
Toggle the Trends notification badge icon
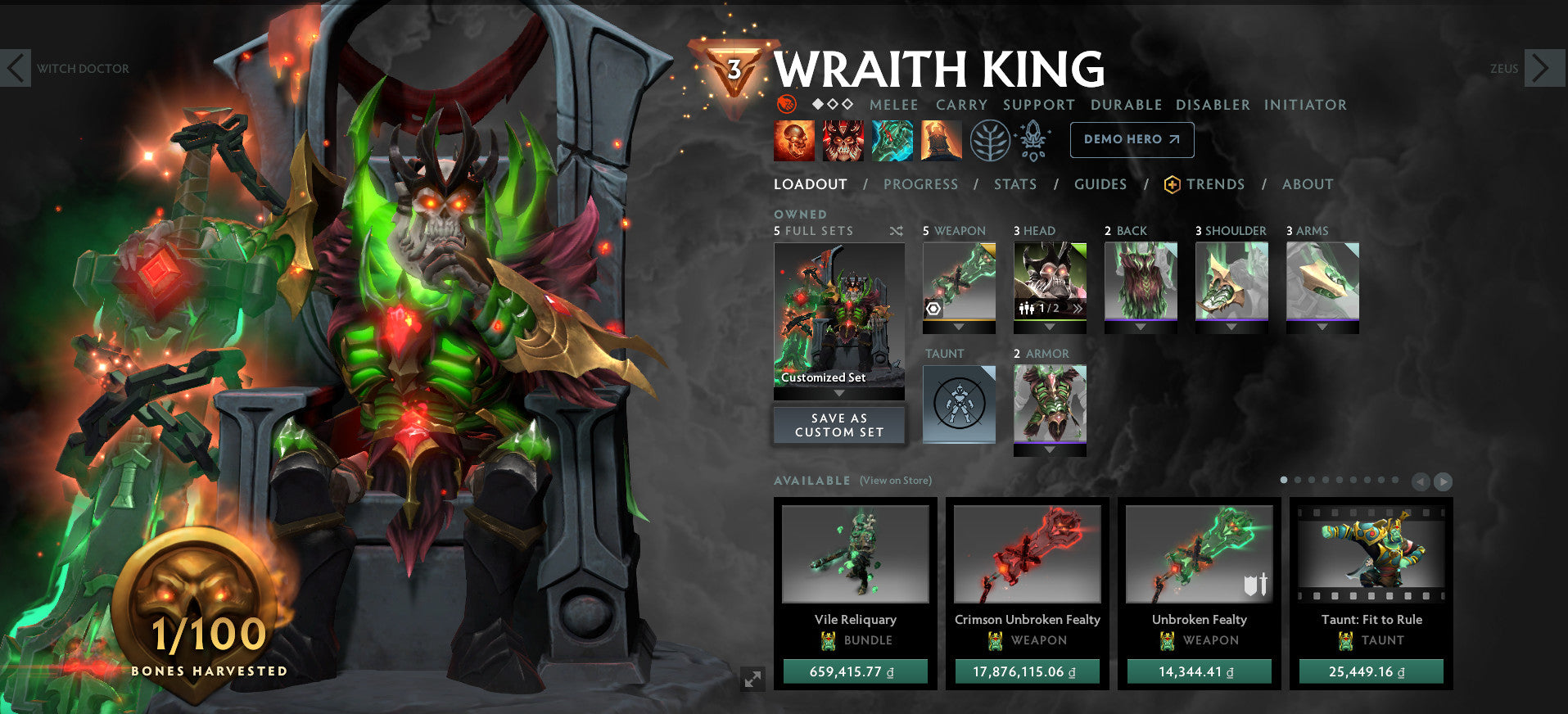tap(1174, 184)
